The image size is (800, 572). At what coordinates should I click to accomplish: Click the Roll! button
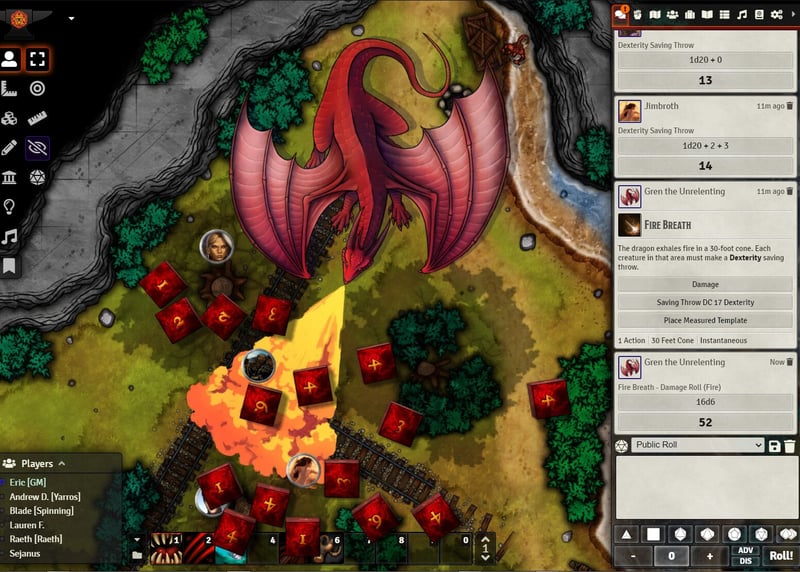tap(781, 555)
